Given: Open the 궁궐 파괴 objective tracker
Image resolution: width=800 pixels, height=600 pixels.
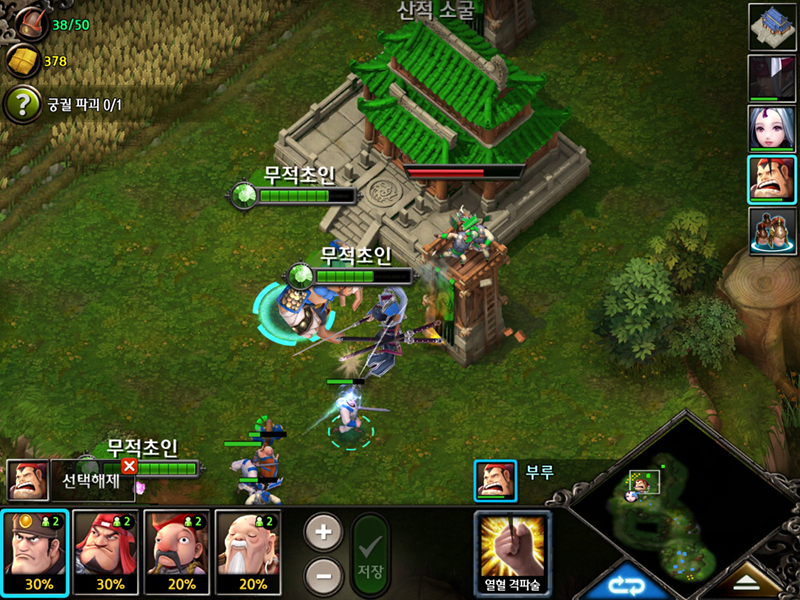Looking at the screenshot, I should coord(22,104).
